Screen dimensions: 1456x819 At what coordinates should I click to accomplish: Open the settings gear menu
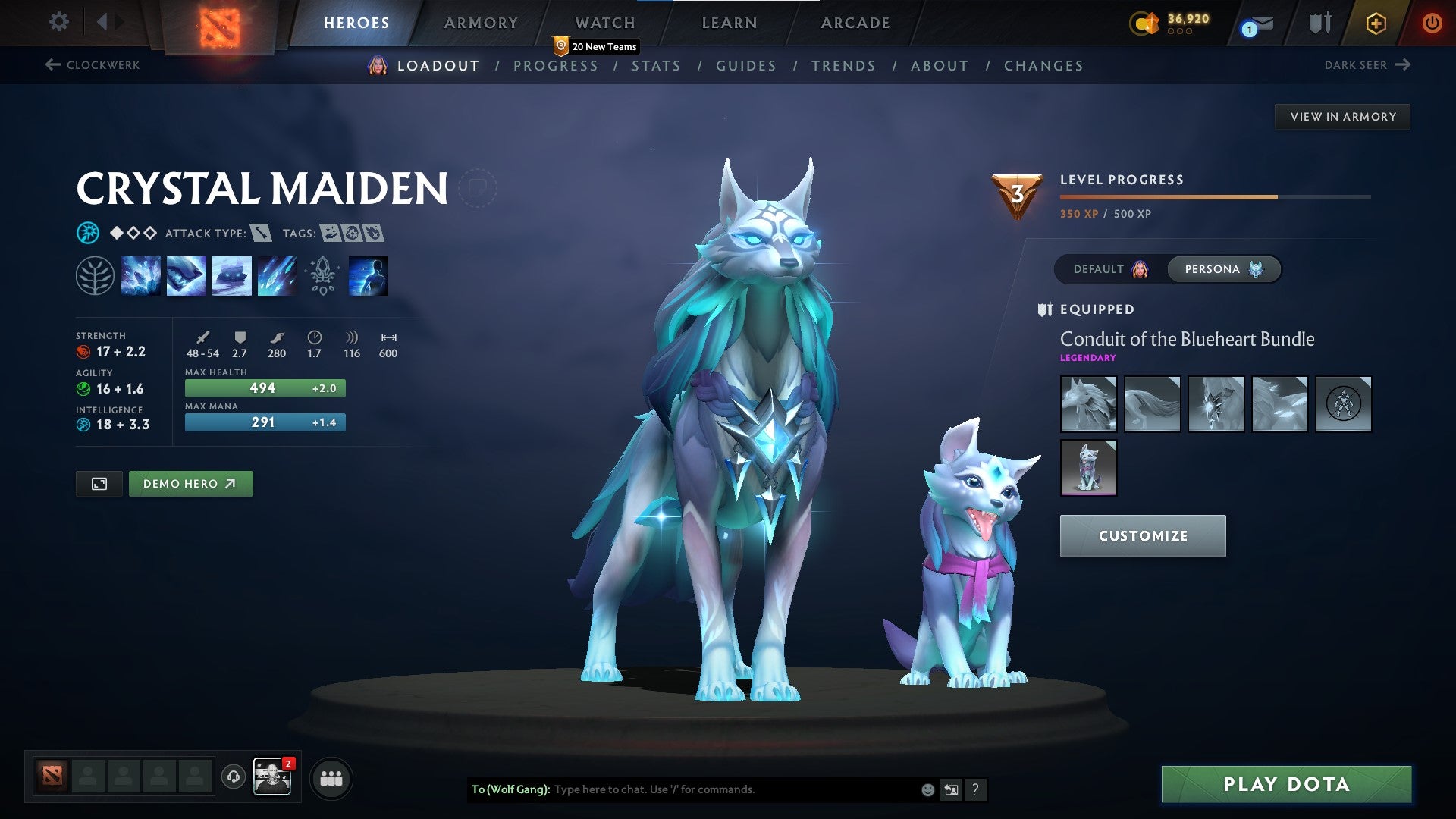click(59, 22)
